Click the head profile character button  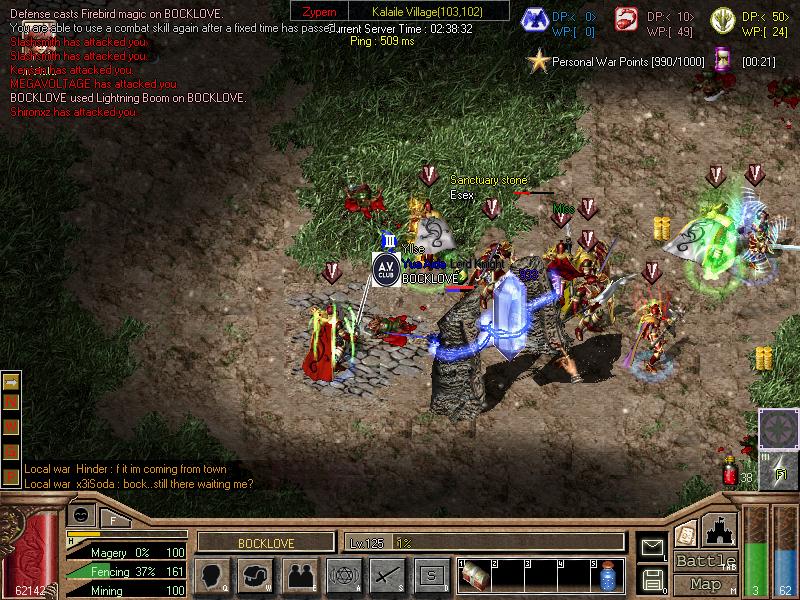[212, 575]
